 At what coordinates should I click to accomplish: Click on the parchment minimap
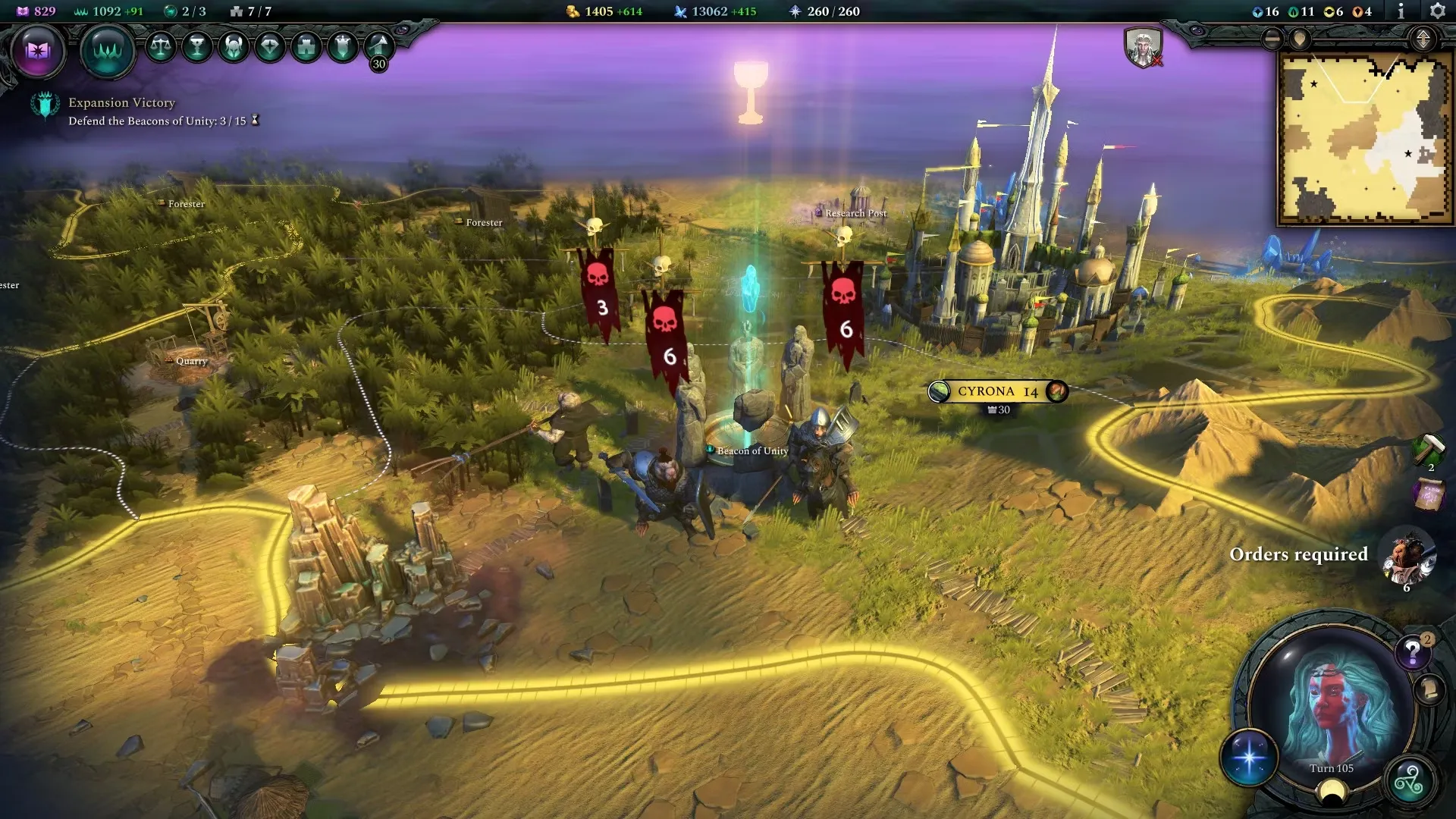[1364, 138]
